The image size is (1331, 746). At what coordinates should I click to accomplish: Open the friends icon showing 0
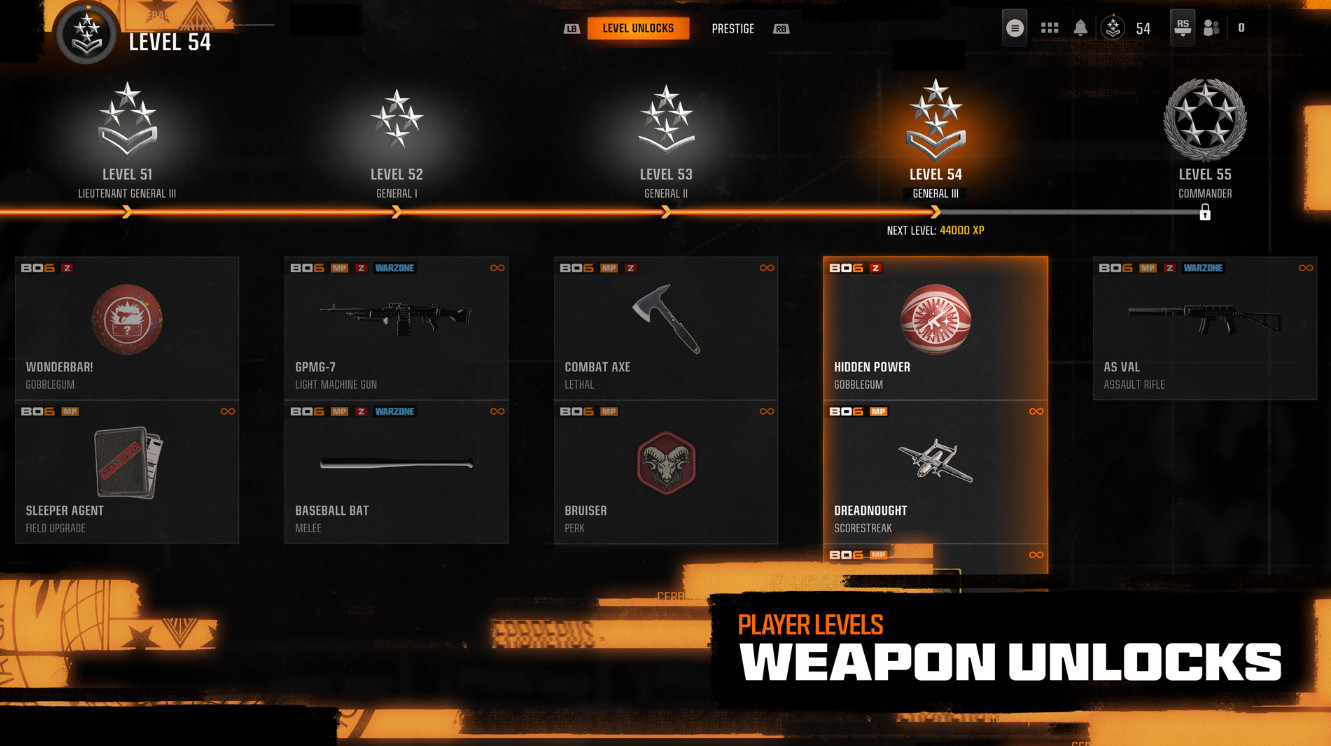(x=1210, y=27)
